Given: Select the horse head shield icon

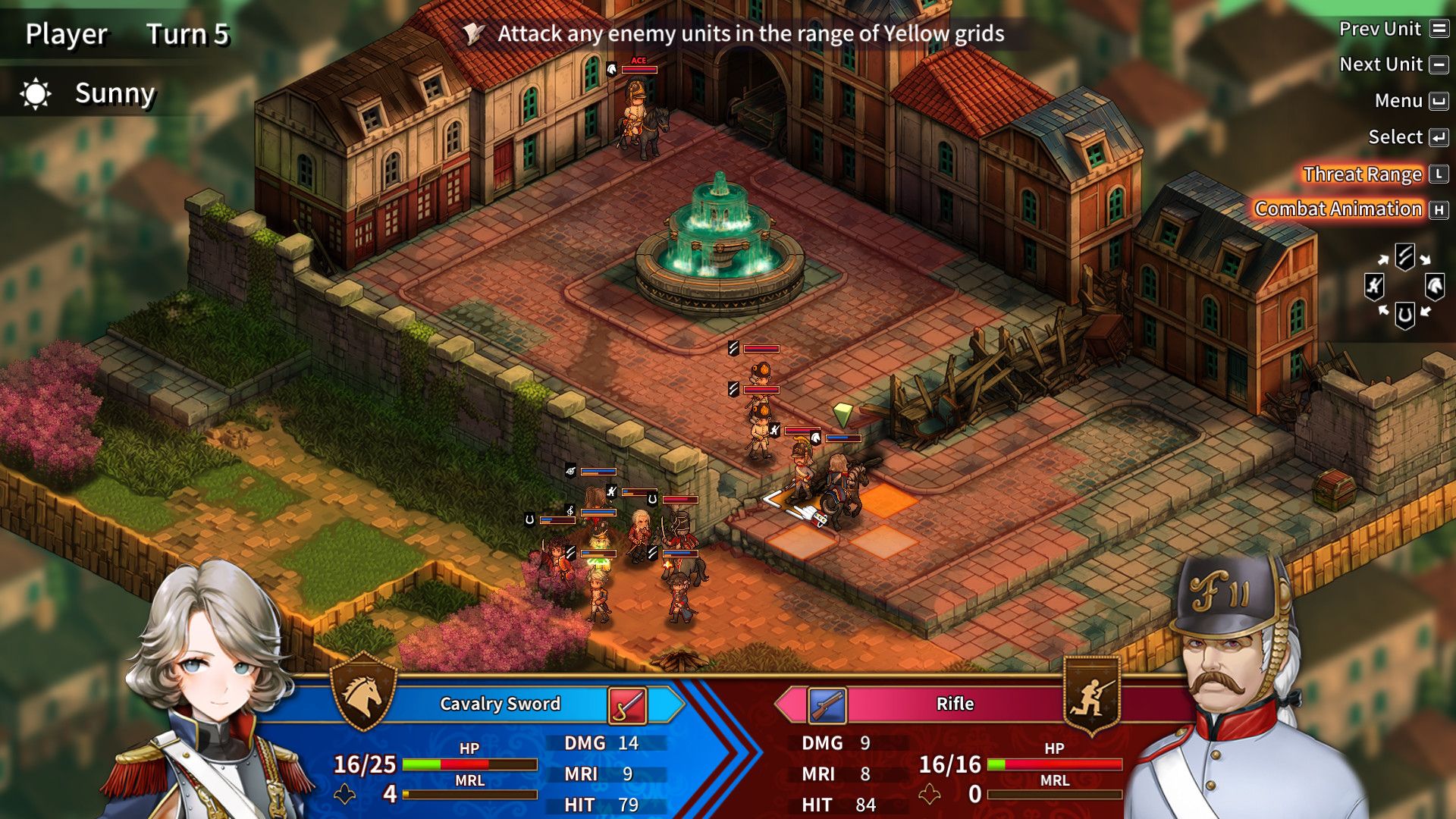Looking at the screenshot, I should tap(1434, 285).
